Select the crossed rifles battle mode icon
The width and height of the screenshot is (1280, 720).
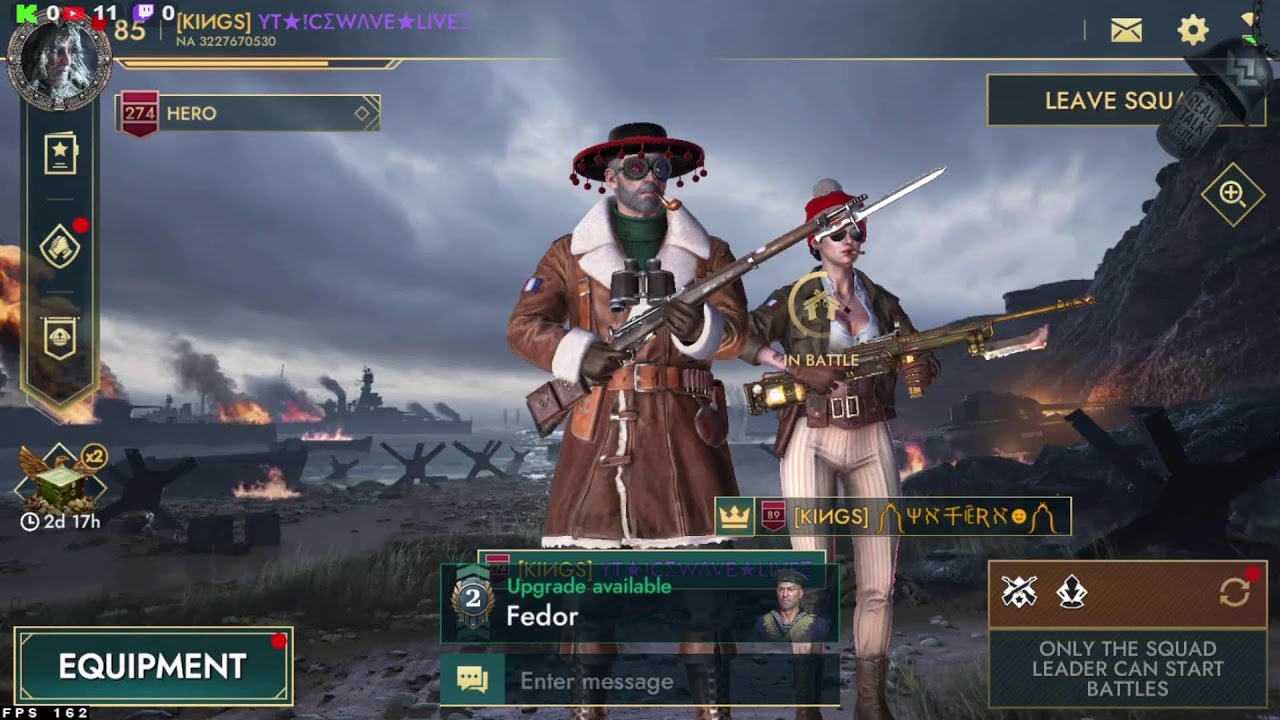(1019, 593)
